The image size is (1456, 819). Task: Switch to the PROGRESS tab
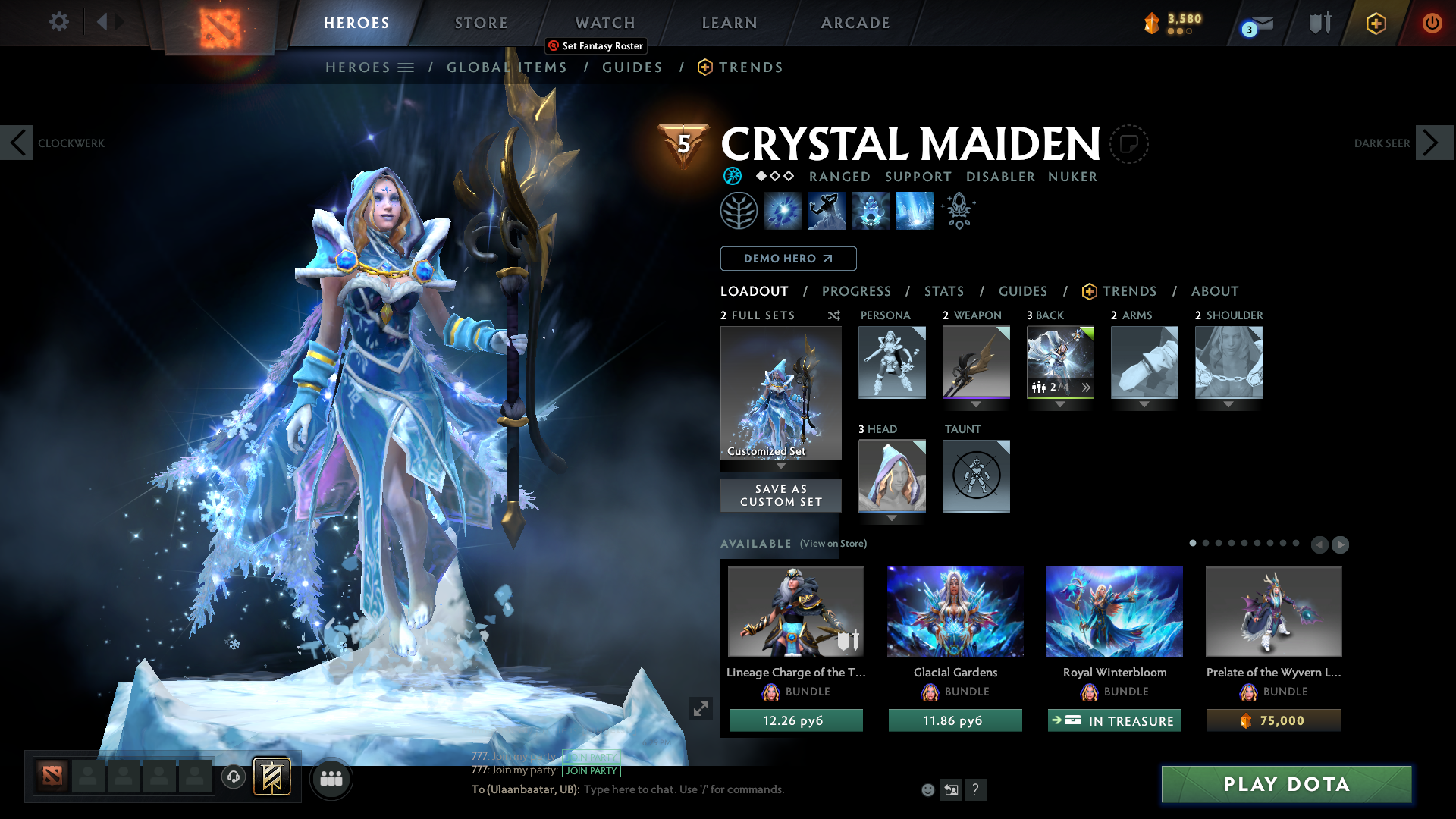(x=857, y=291)
